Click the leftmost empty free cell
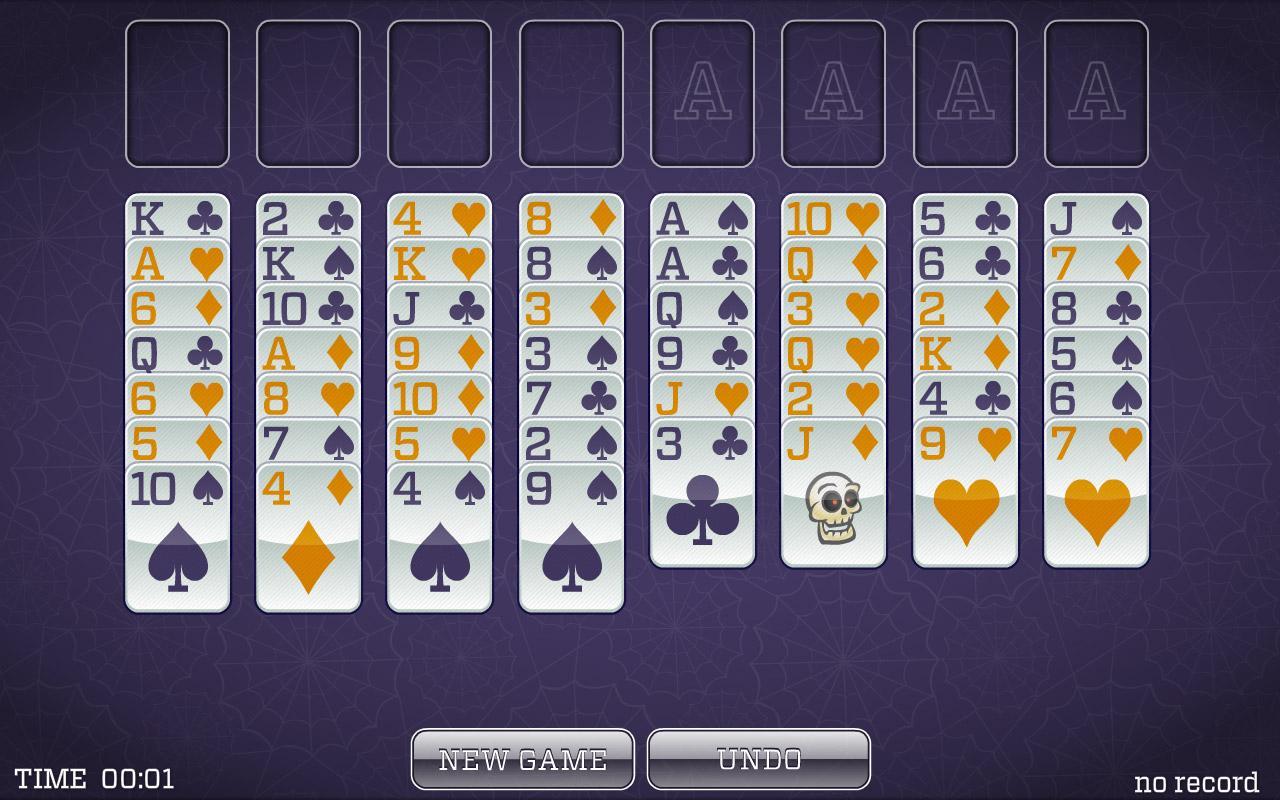Screen dimensions: 1280x800 (176, 95)
